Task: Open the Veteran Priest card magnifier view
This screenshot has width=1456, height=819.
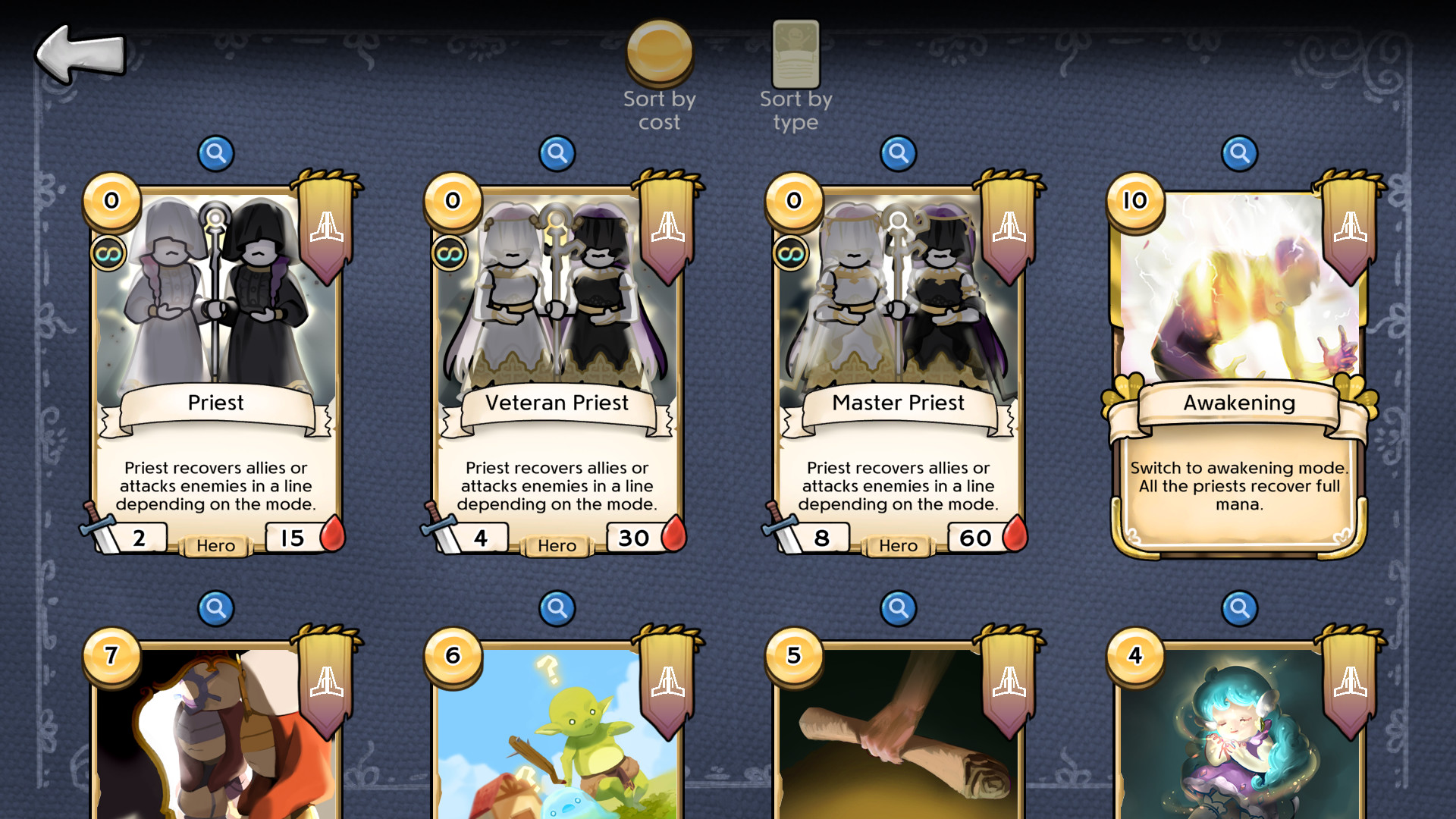Action: [557, 152]
